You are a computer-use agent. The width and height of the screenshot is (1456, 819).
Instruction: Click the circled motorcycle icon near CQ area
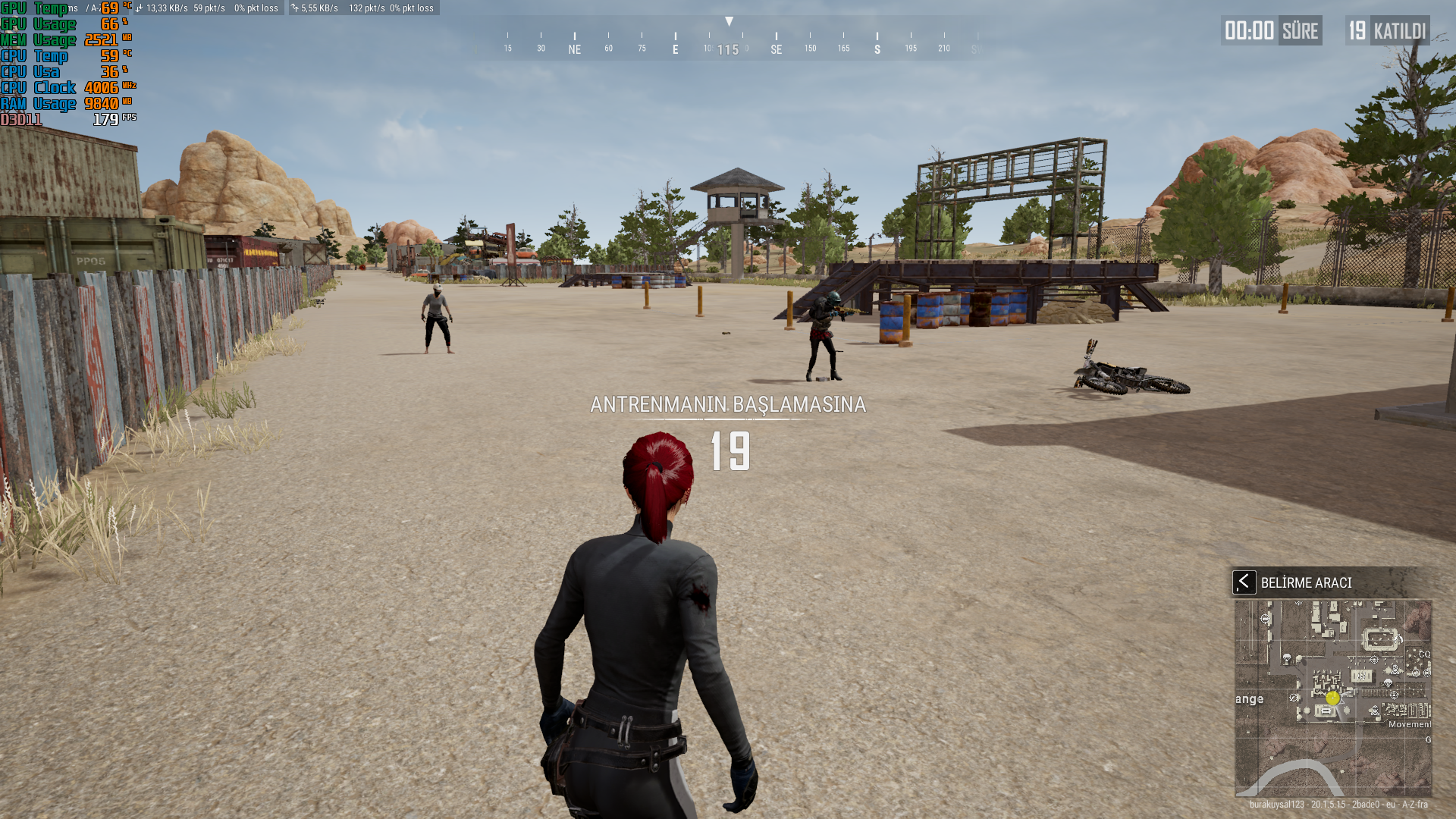pos(1416,673)
